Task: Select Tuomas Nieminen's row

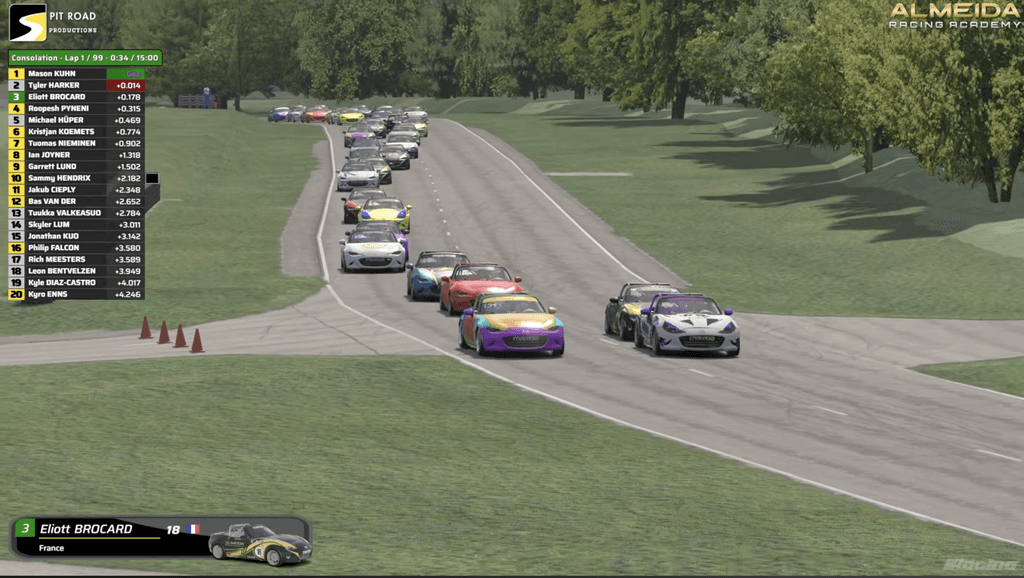Action: pos(76,143)
